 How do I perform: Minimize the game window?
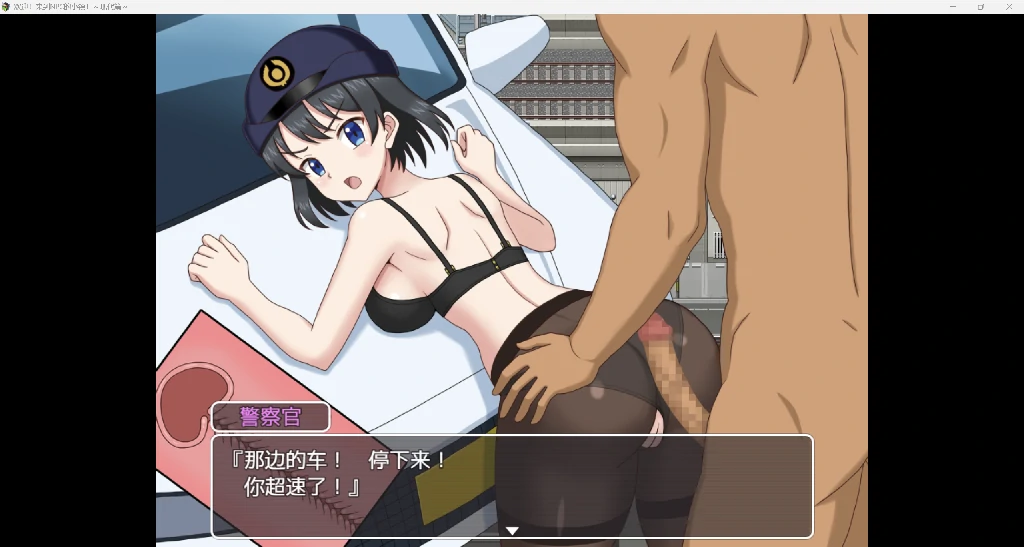[x=952, y=6]
